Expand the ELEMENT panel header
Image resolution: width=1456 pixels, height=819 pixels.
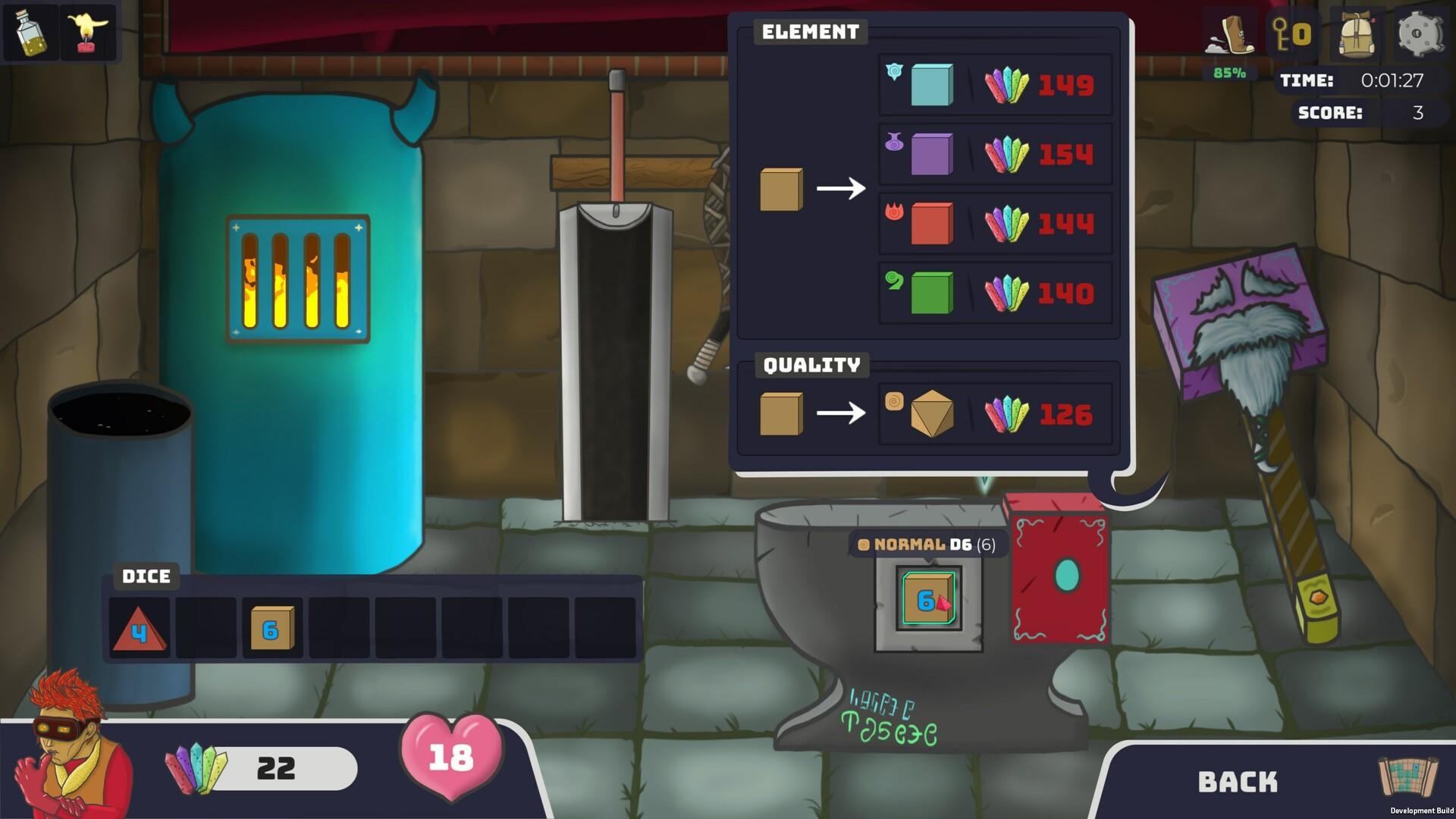coord(810,32)
